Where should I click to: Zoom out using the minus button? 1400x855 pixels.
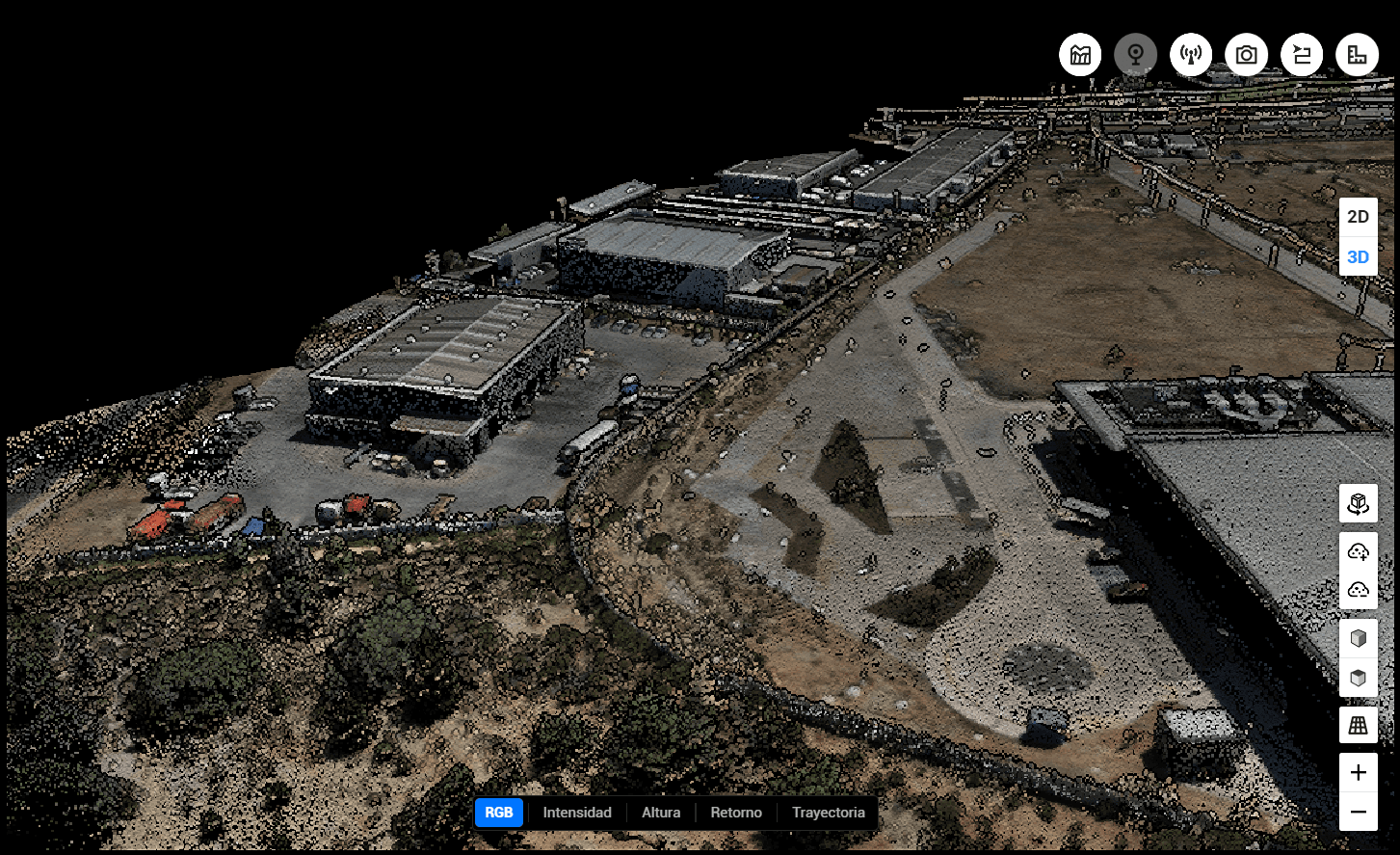click(x=1358, y=813)
